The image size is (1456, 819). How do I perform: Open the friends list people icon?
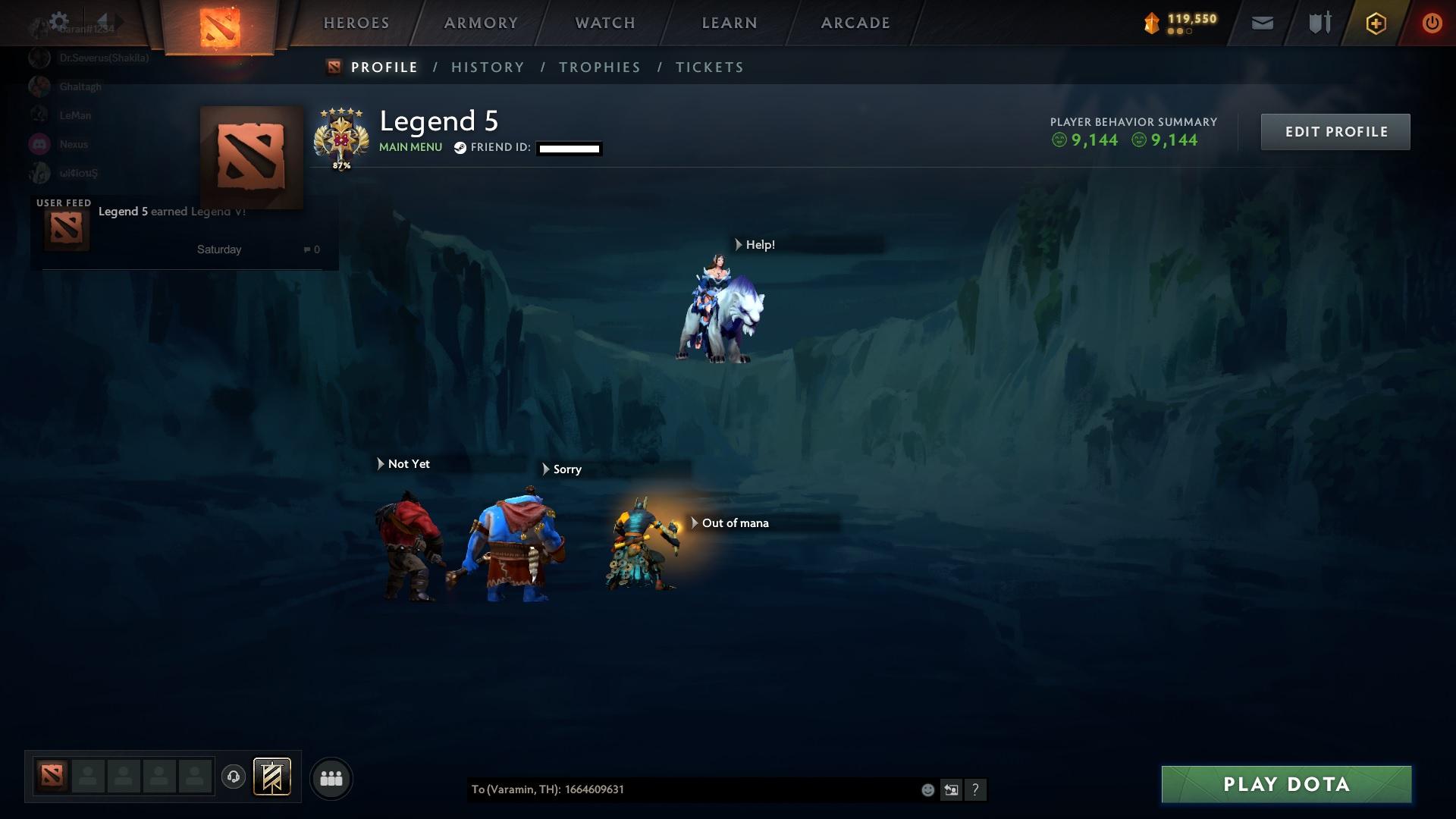click(x=331, y=778)
